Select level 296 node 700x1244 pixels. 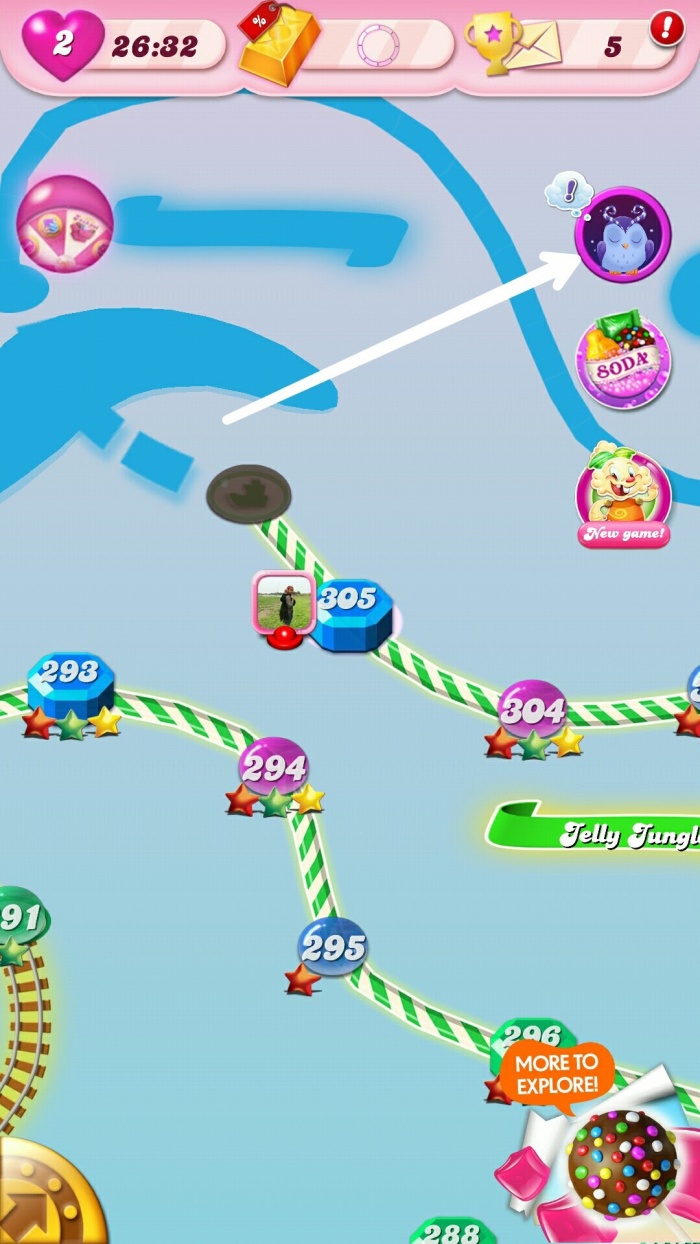point(532,1040)
